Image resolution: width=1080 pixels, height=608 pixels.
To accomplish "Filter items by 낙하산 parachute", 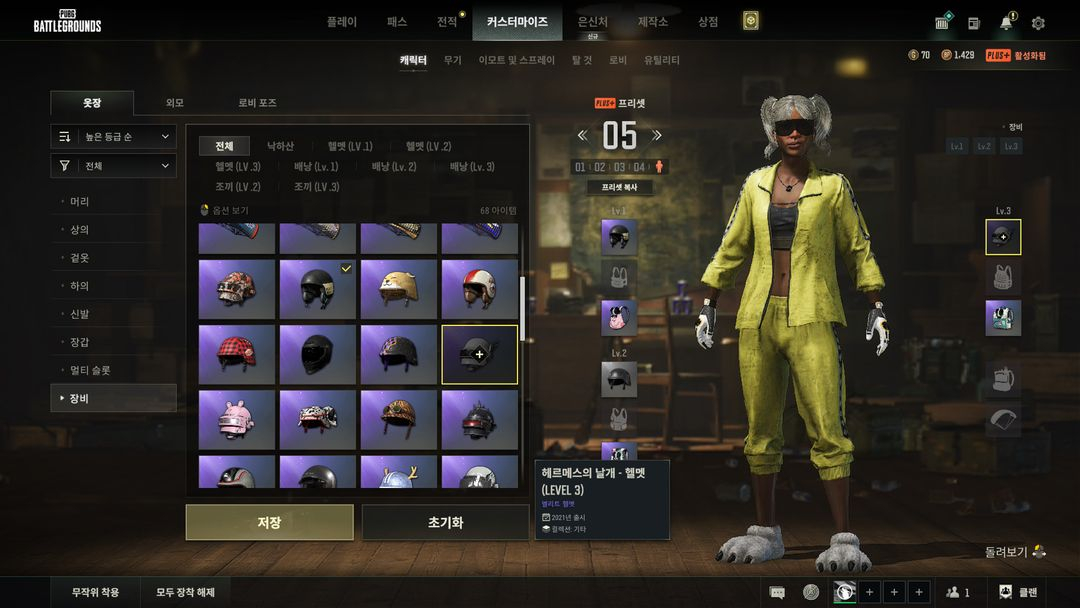I will 280,146.
